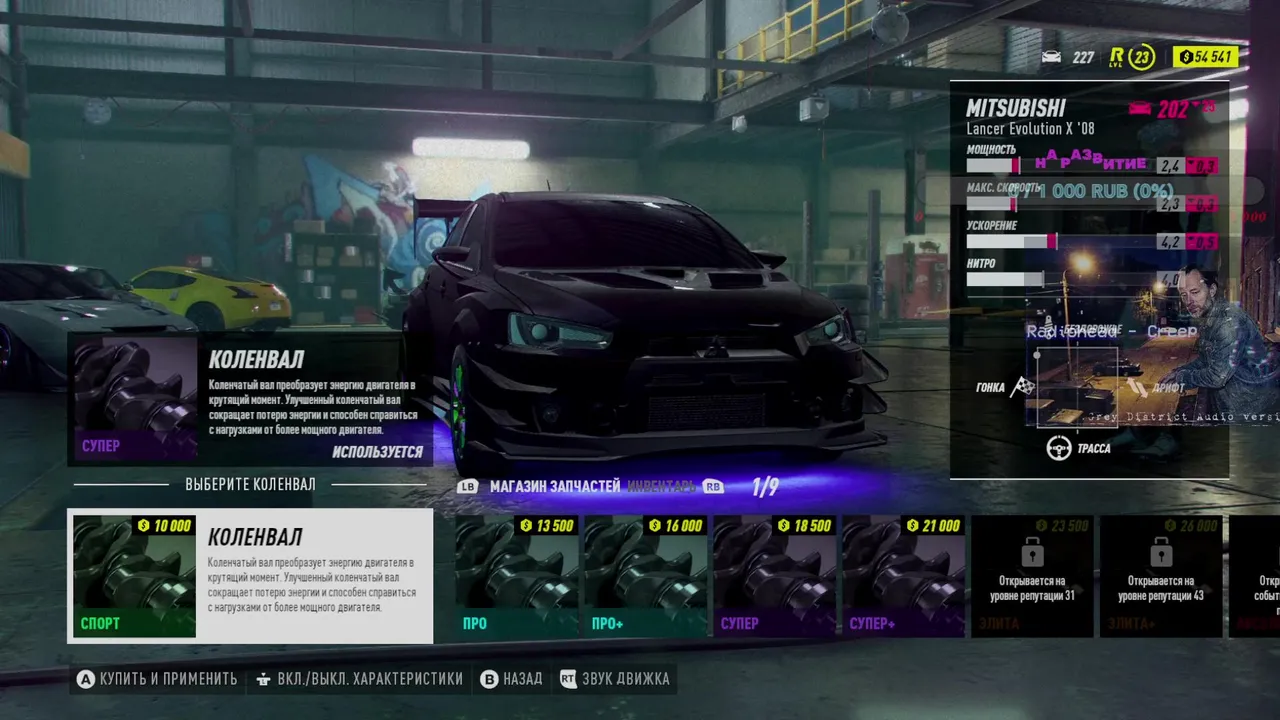
Task: Choose the Про crankshaft for 13 500
Action: 516,576
